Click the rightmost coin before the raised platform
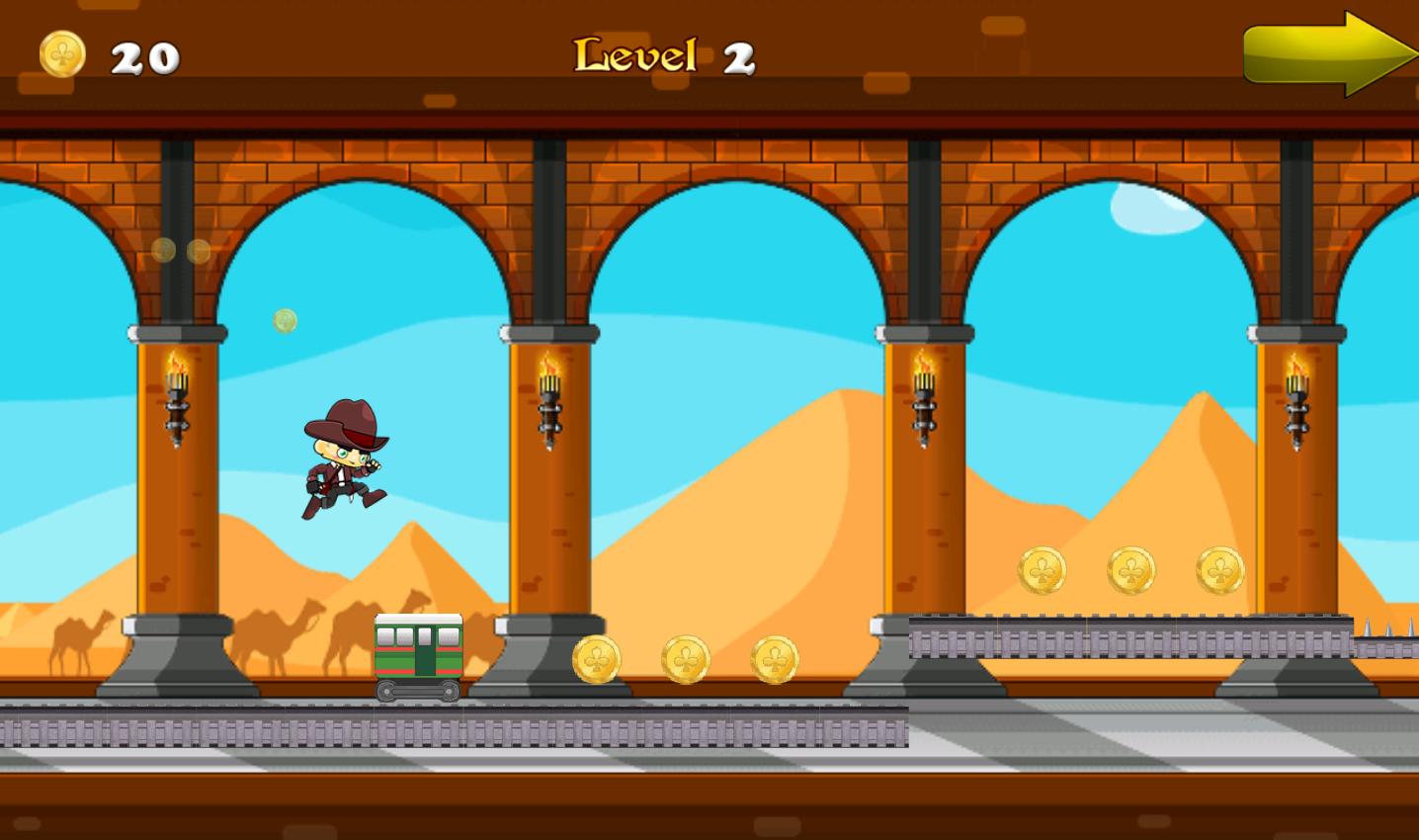The image size is (1419, 840). click(774, 659)
